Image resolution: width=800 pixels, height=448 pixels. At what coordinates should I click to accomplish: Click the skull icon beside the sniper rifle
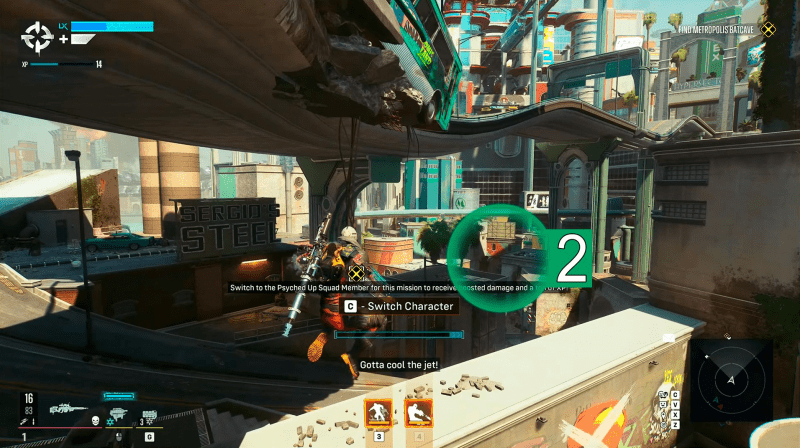(x=95, y=421)
